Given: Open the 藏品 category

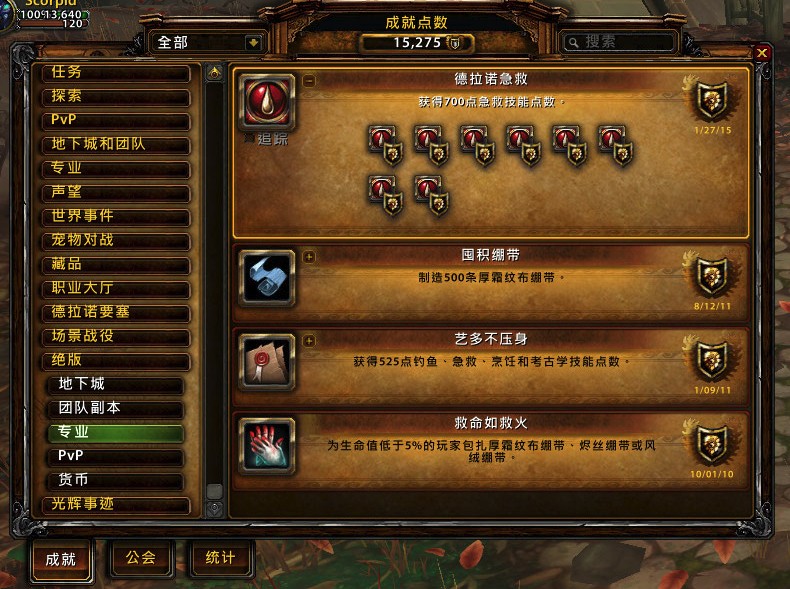Looking at the screenshot, I should coord(115,264).
